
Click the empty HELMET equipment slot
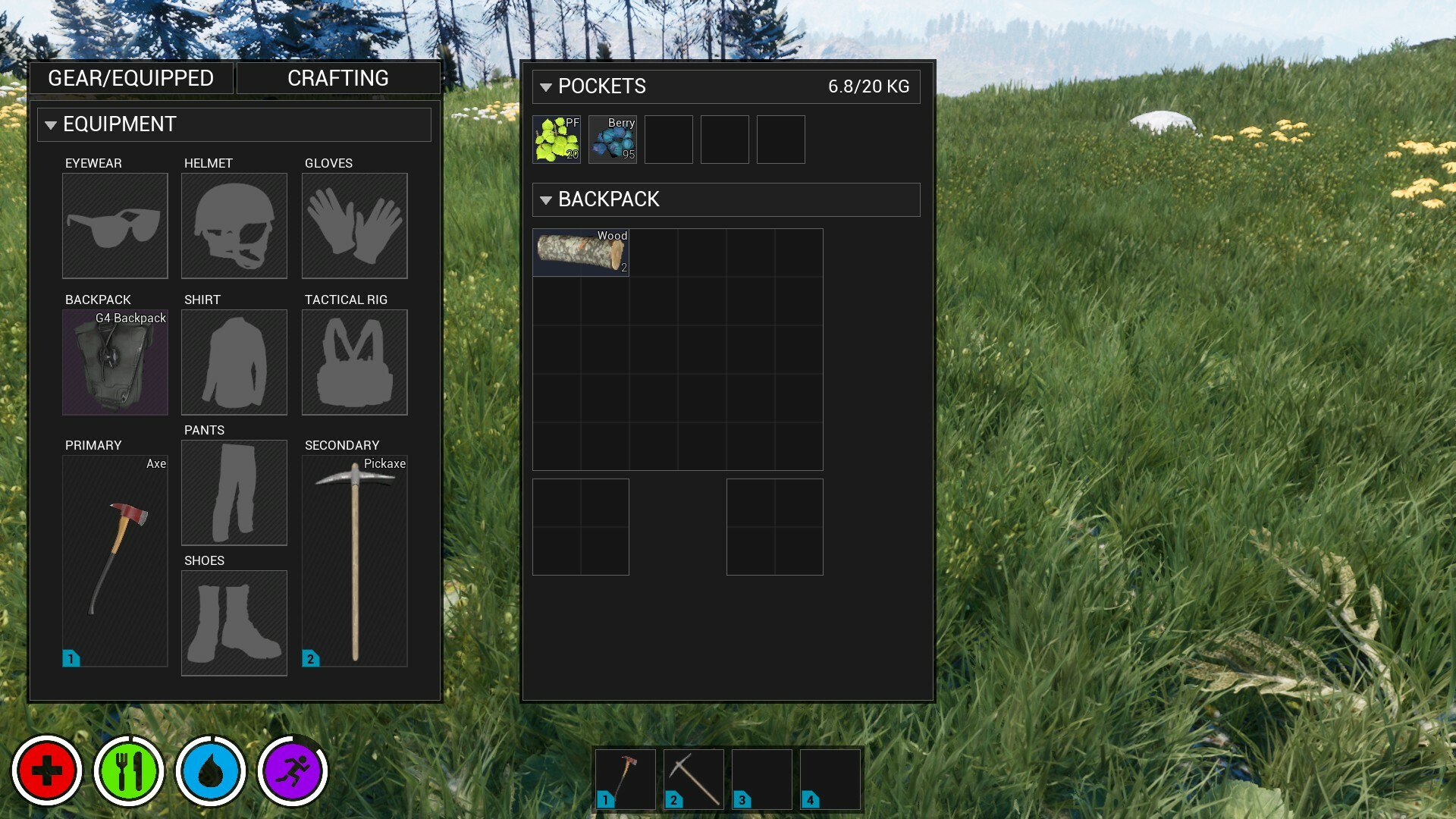pos(234,225)
